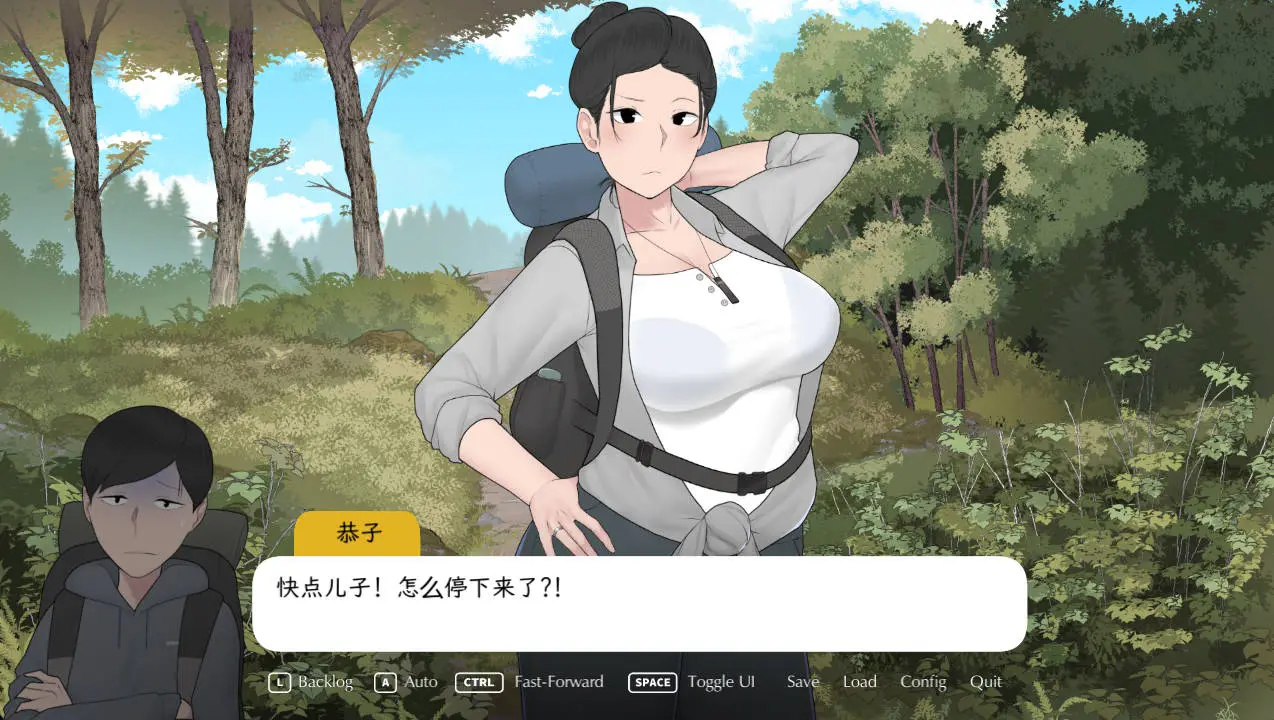This screenshot has width=1274, height=720.
Task: Open the Config settings
Action: (x=922, y=682)
